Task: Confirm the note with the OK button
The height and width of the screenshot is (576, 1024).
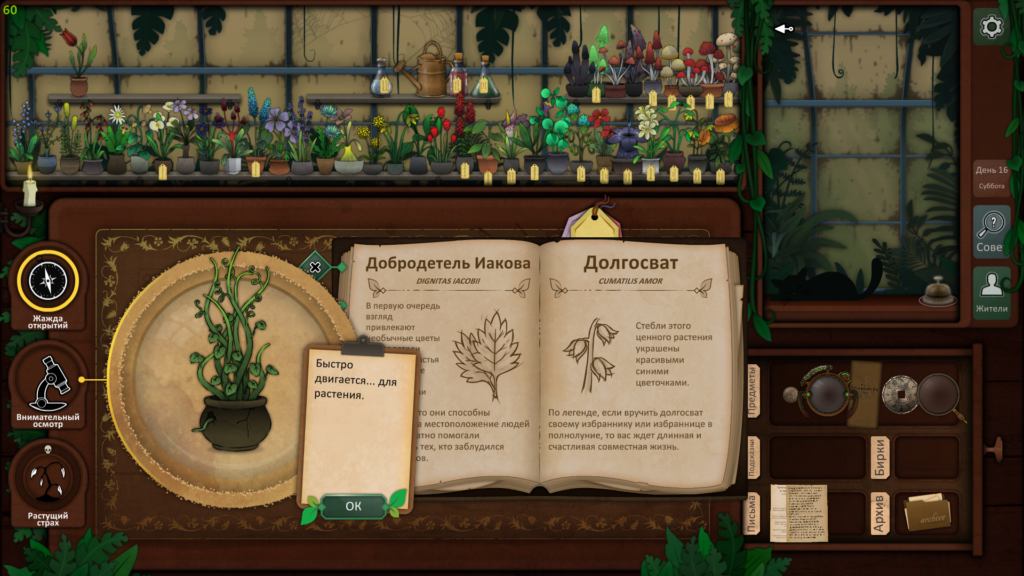Action: pos(353,506)
